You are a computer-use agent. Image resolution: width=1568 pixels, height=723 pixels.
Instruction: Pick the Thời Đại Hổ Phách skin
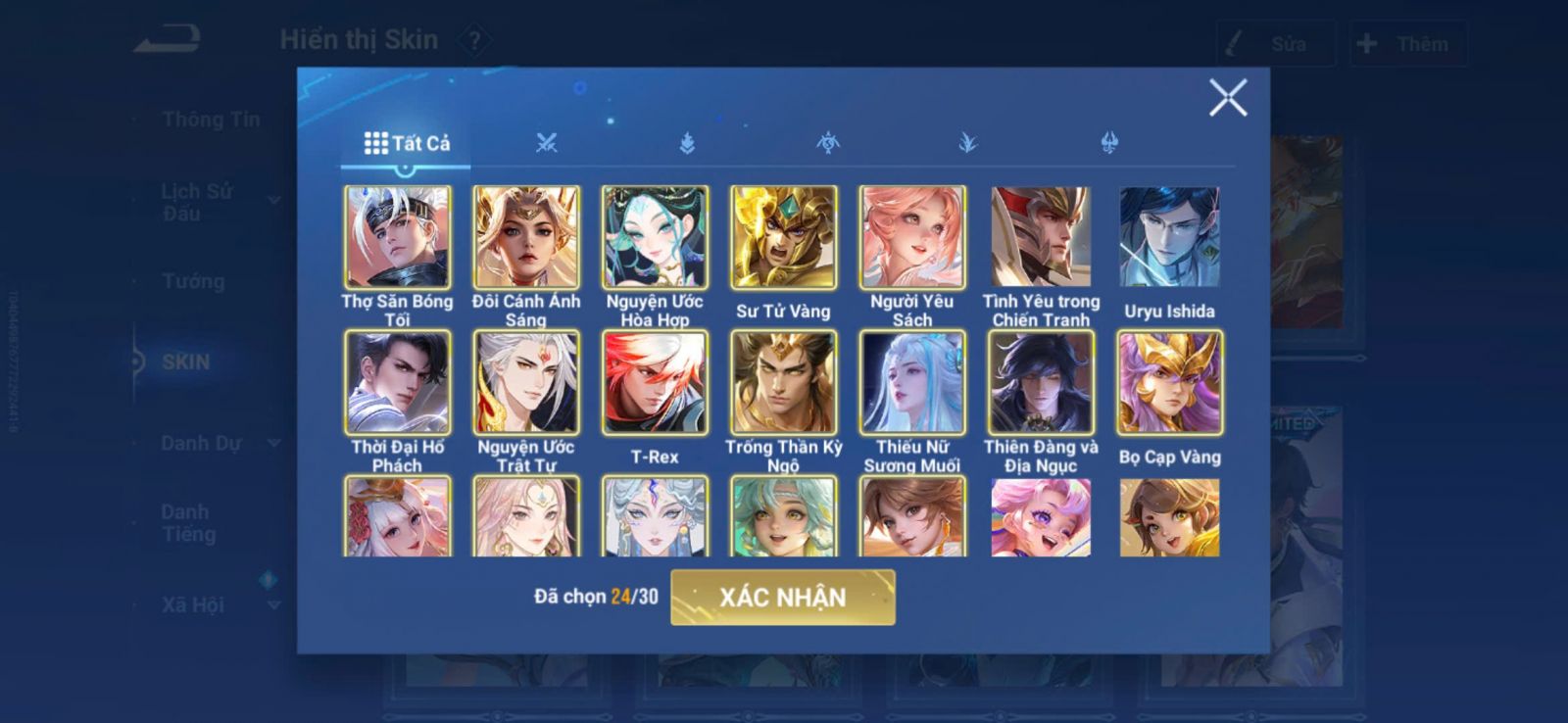tap(397, 383)
